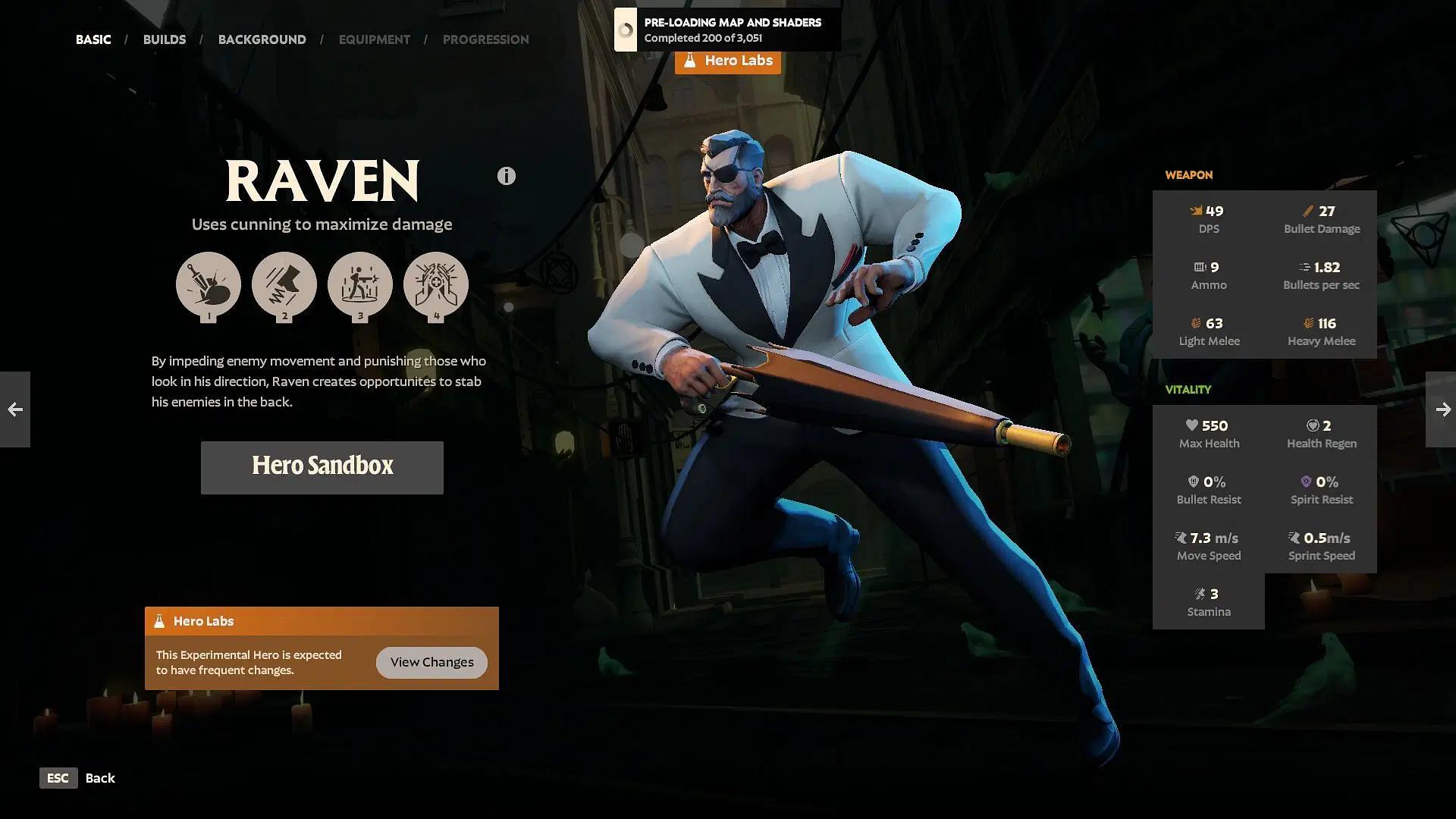Screen dimensions: 1456x819
Task: Click Back next to the ESC prompt
Action: [100, 777]
